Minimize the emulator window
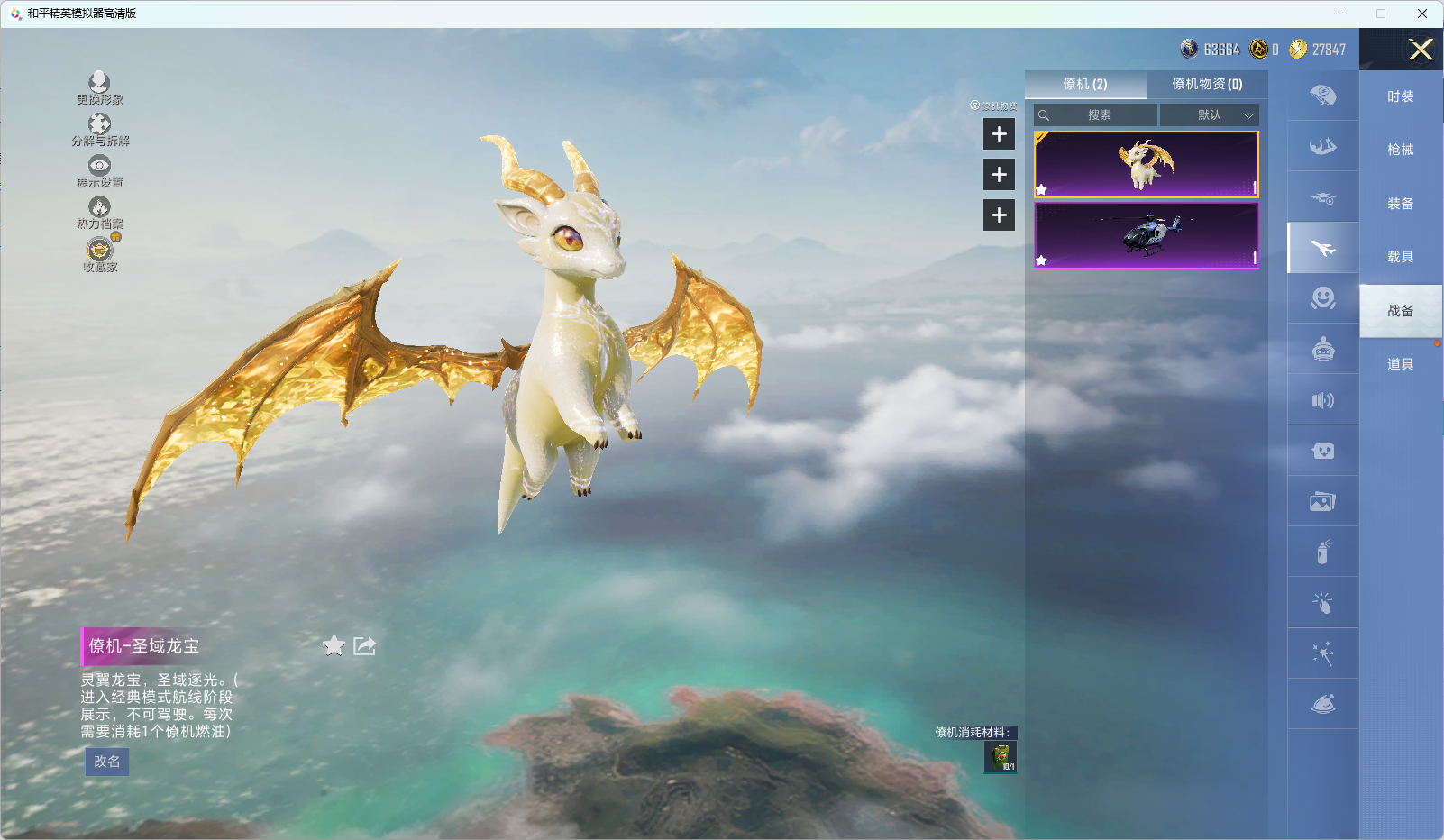 click(1340, 14)
